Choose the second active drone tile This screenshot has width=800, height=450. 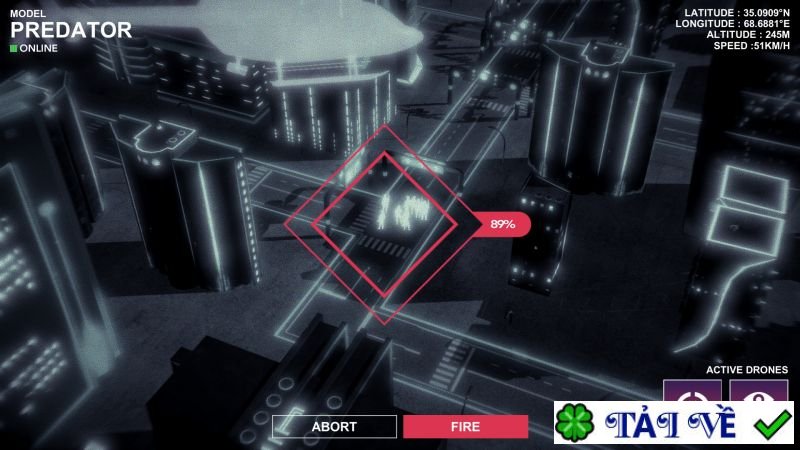coord(758,391)
